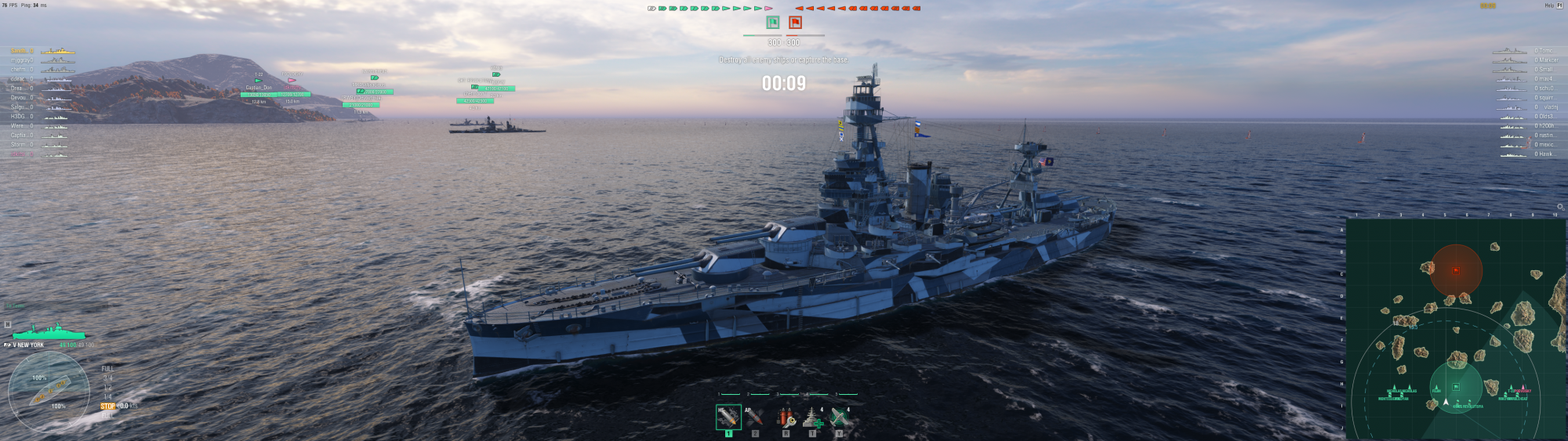The image size is (1568, 441).
Task: Select the HE shell type
Action: 728,417
